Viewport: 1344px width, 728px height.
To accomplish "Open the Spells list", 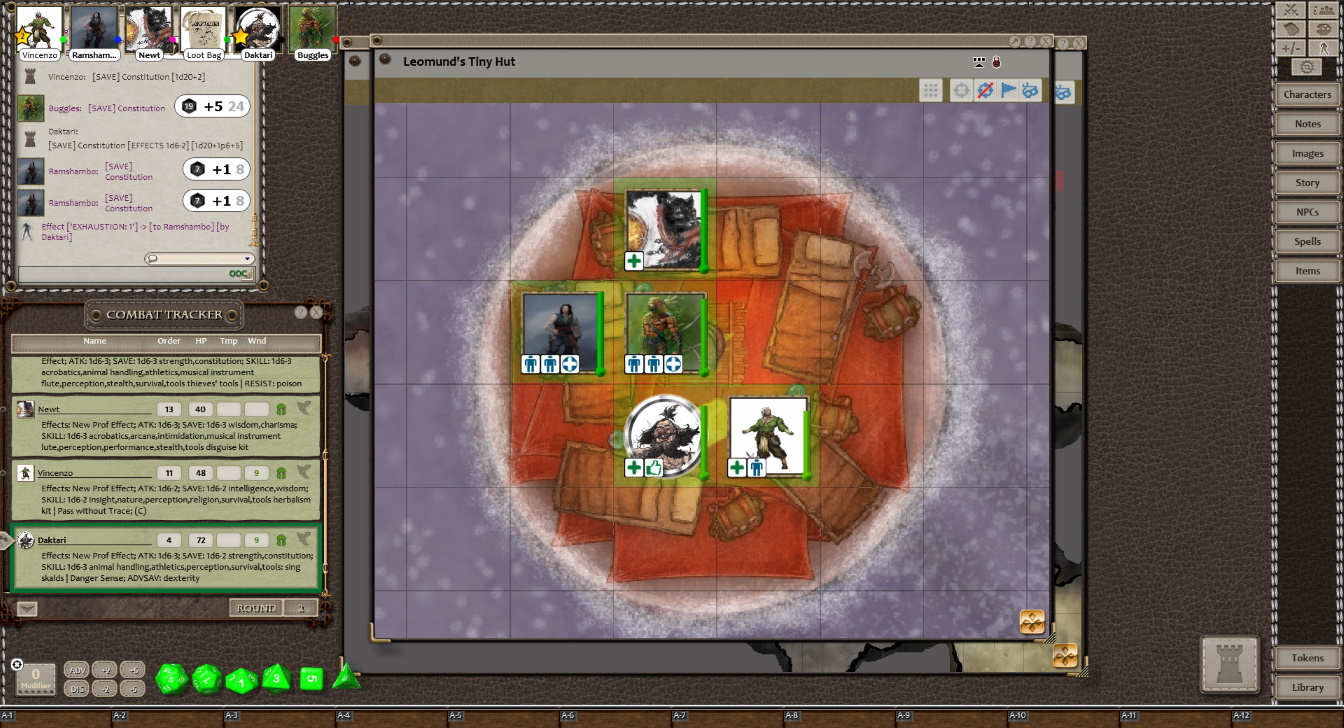I will [1307, 242].
